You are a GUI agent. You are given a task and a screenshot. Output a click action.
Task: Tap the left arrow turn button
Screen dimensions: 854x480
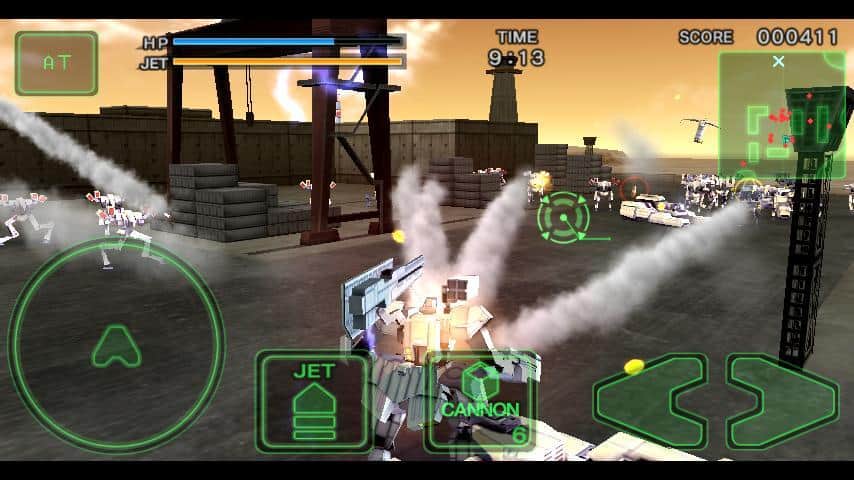651,401
